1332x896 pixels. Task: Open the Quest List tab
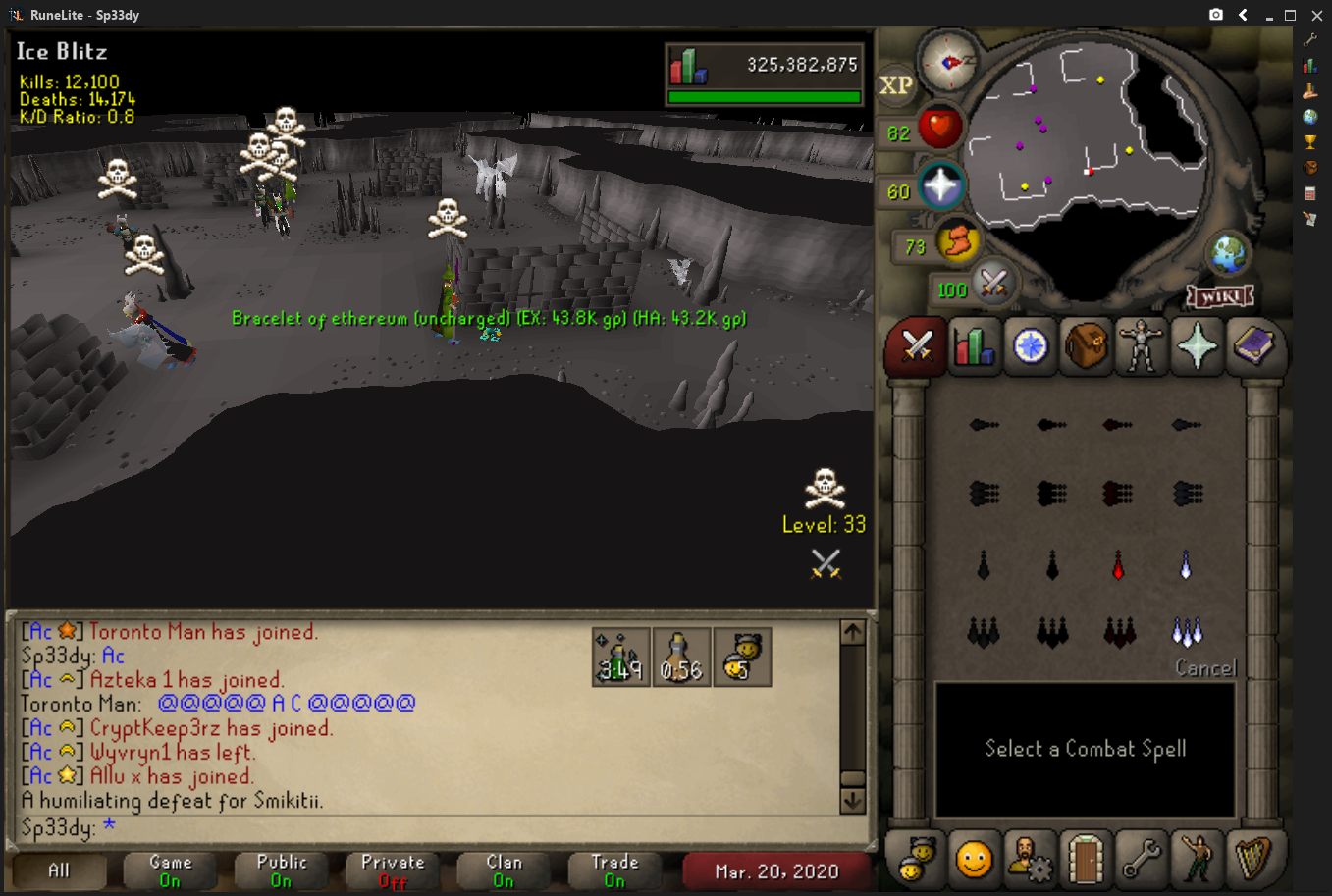[1030, 346]
